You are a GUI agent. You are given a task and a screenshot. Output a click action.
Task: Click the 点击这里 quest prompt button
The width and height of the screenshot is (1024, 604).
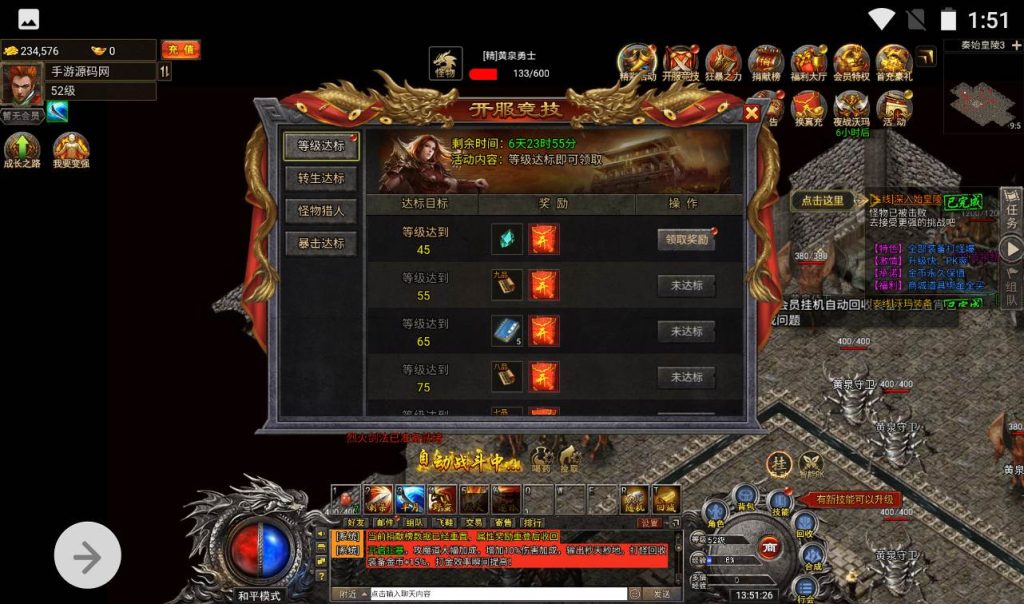[x=822, y=200]
